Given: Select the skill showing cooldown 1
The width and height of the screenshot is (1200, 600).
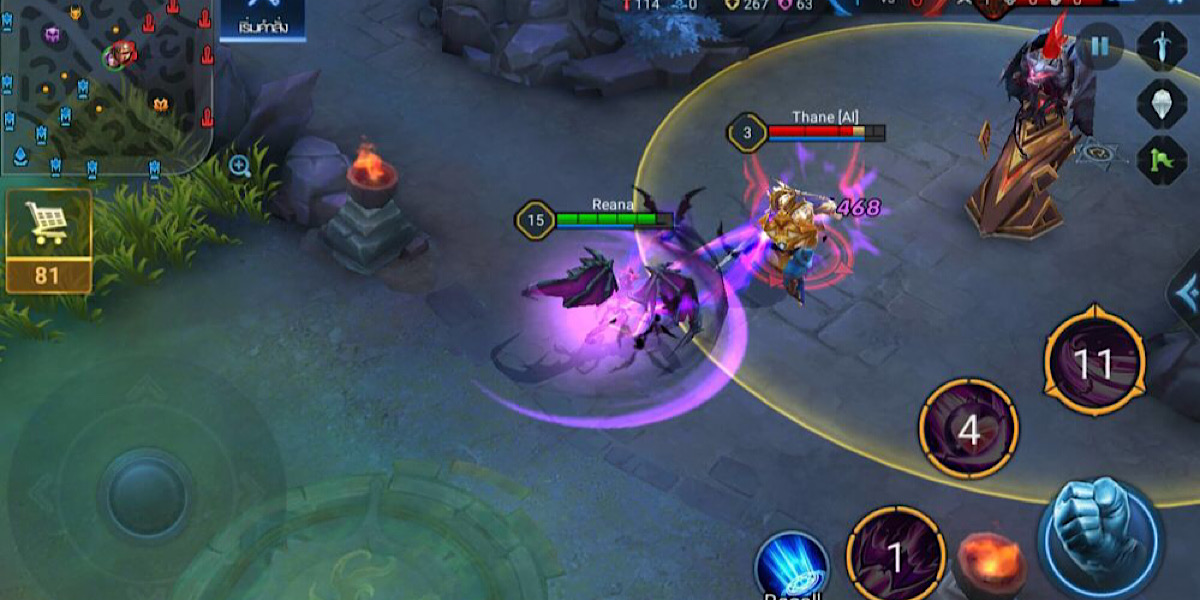Looking at the screenshot, I should tap(895, 557).
